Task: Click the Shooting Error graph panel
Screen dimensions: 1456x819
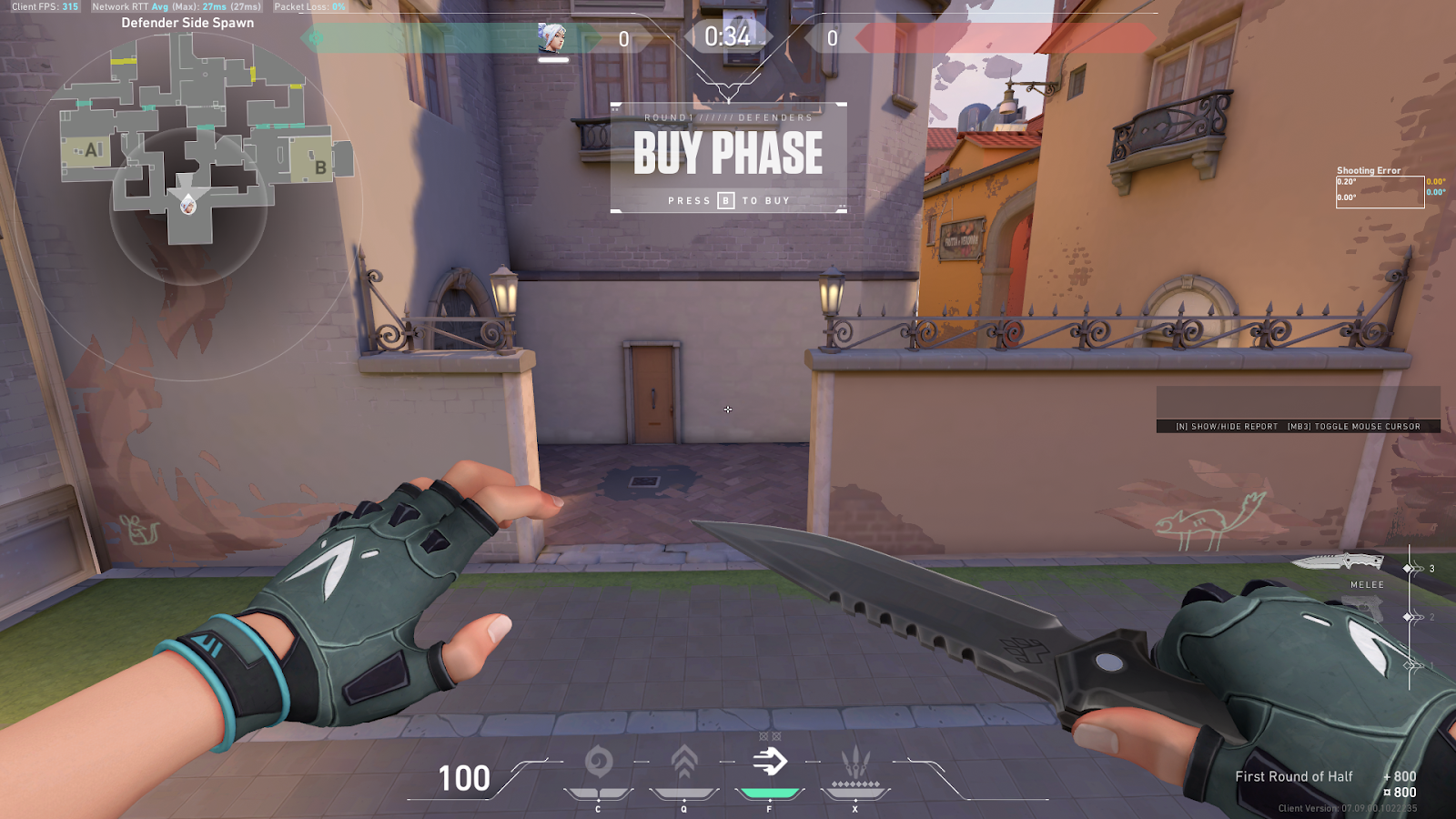Action: coord(1380,191)
